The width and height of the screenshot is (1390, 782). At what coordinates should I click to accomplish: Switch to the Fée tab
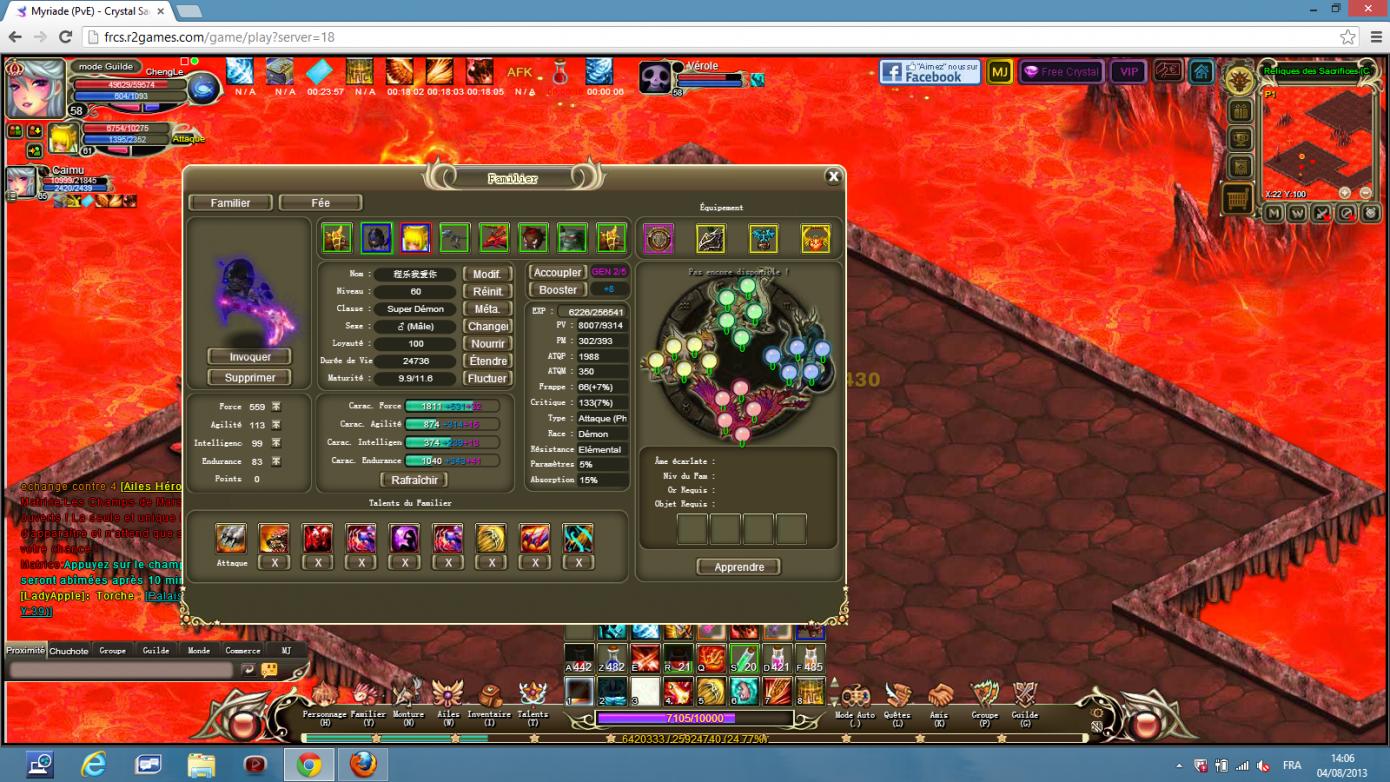pos(320,203)
